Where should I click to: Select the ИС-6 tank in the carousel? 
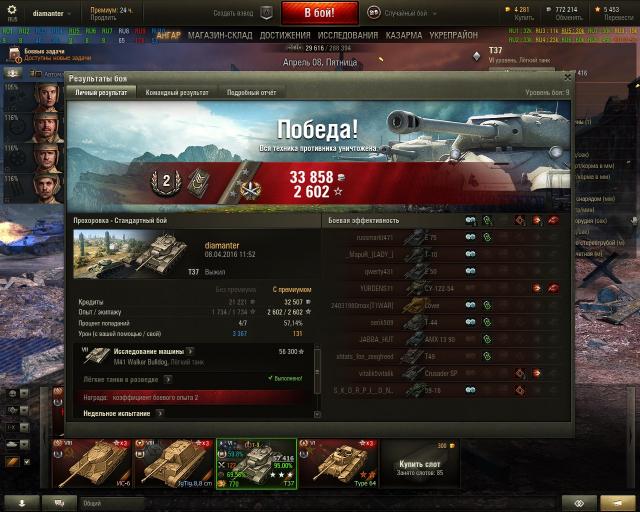pos(90,463)
